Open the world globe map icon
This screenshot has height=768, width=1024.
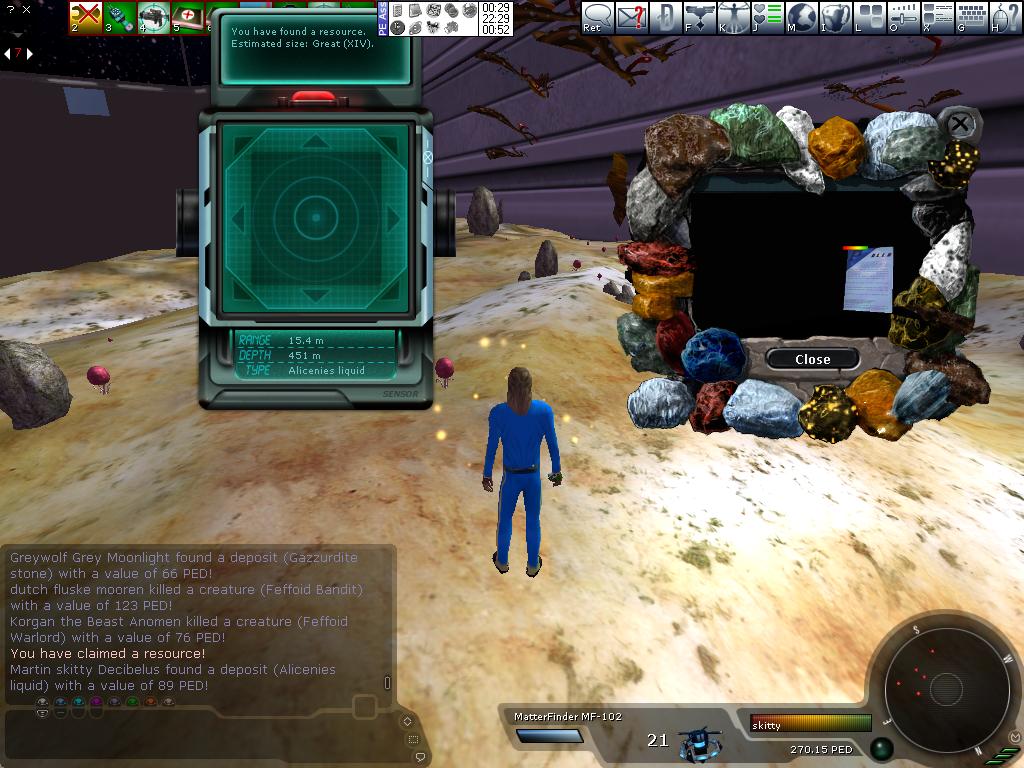[802, 17]
